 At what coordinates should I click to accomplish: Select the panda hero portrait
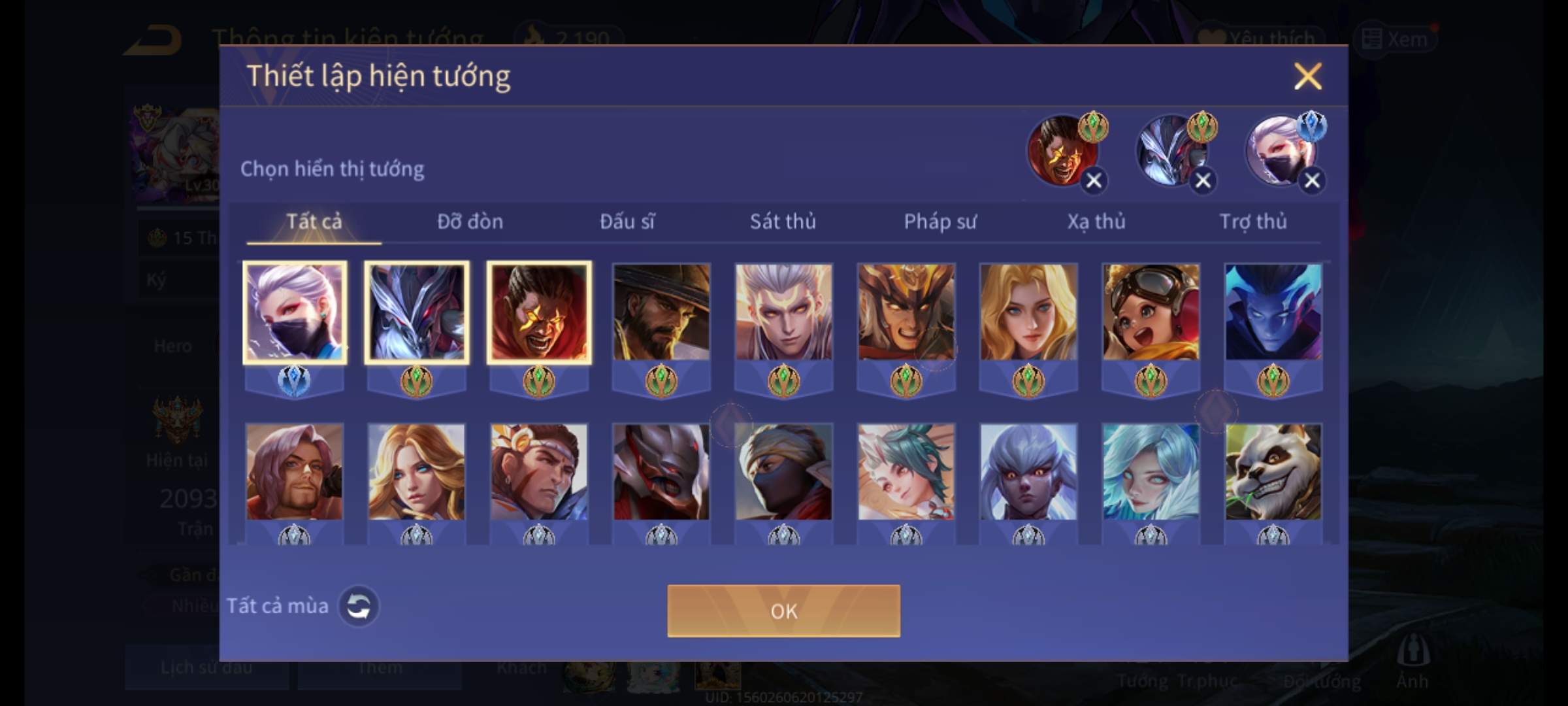(1273, 472)
